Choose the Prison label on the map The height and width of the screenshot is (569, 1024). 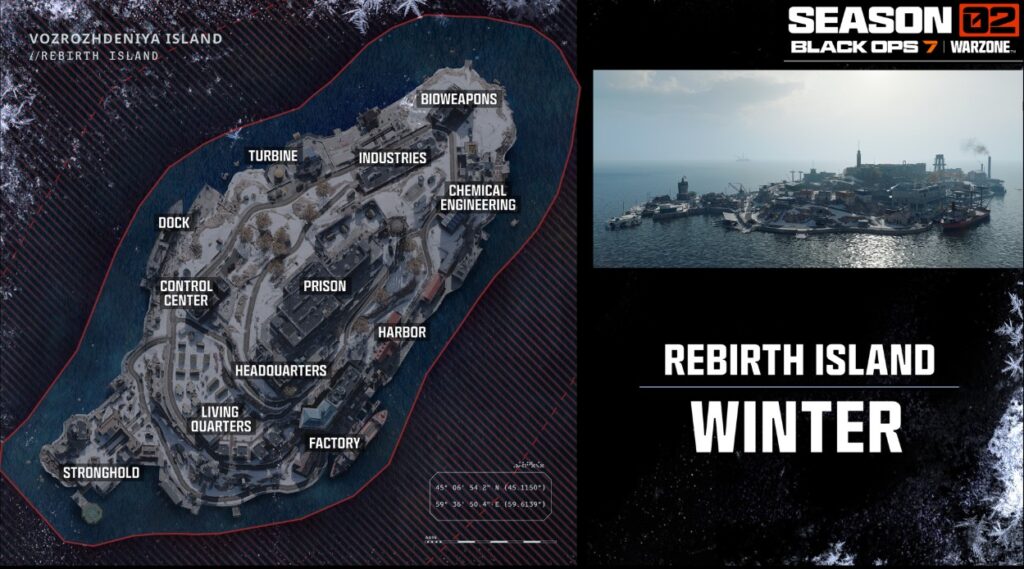tap(325, 286)
